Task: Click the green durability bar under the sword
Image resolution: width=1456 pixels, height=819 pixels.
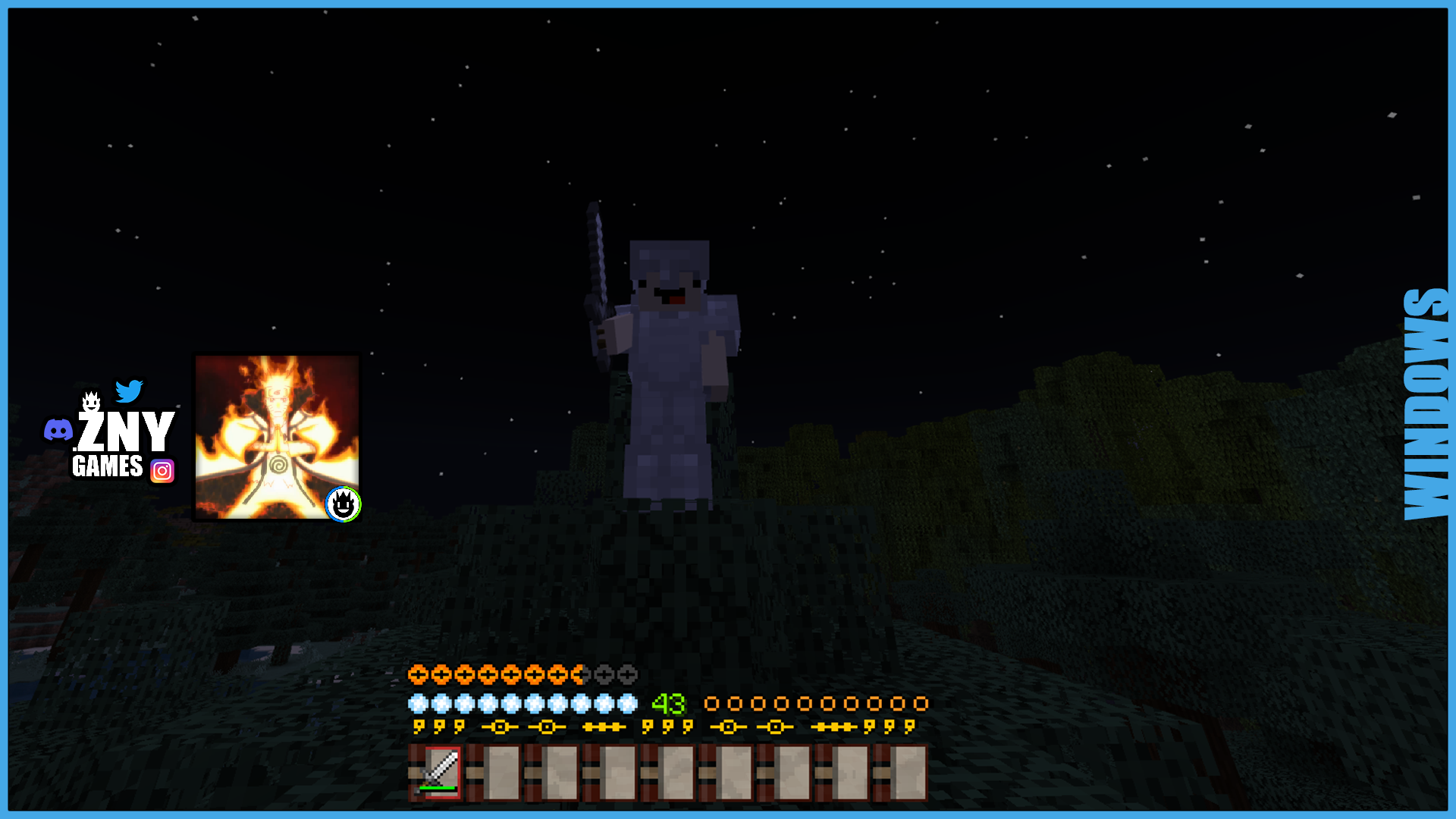Action: [x=438, y=787]
